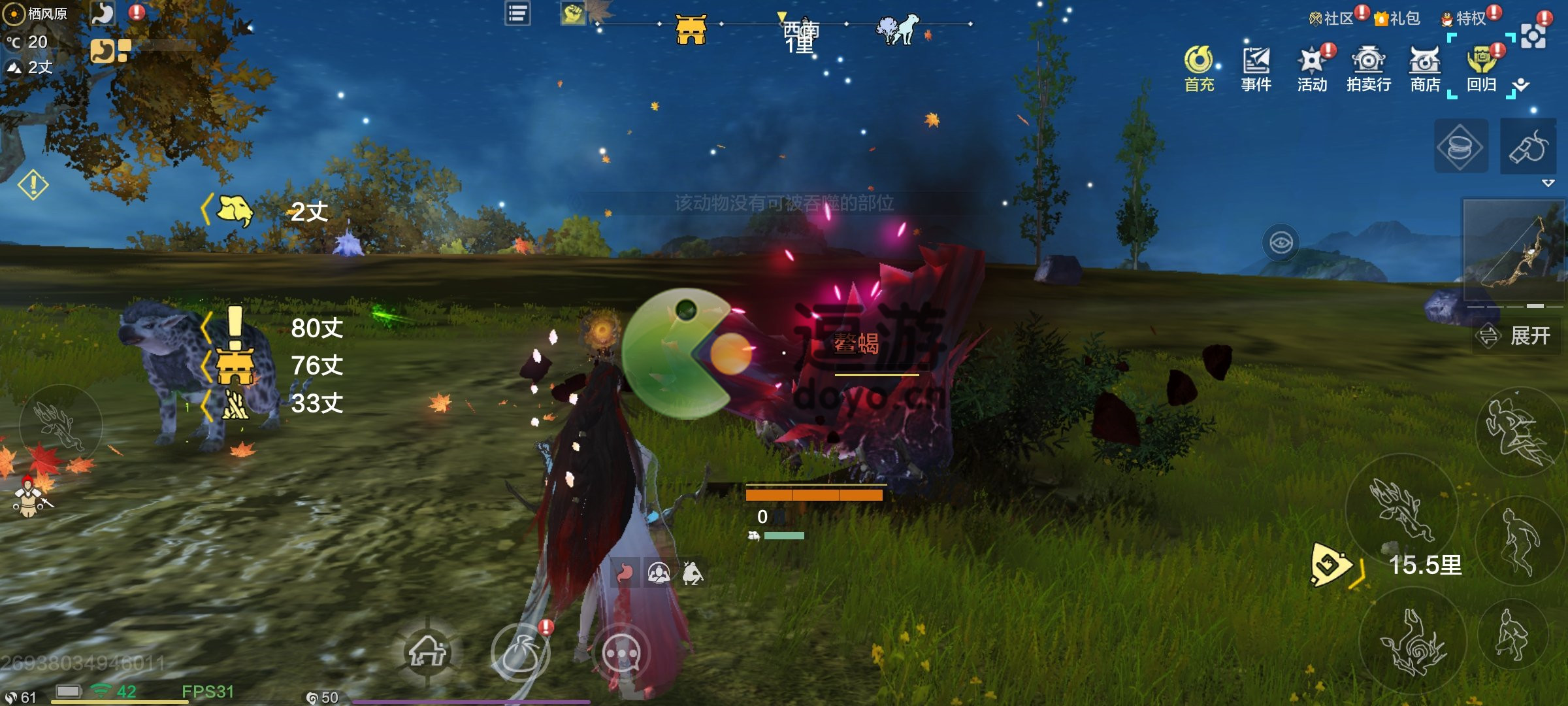Screen dimensions: 1568x706
Task: Open the 活动 activities menu
Action: coord(1312,68)
